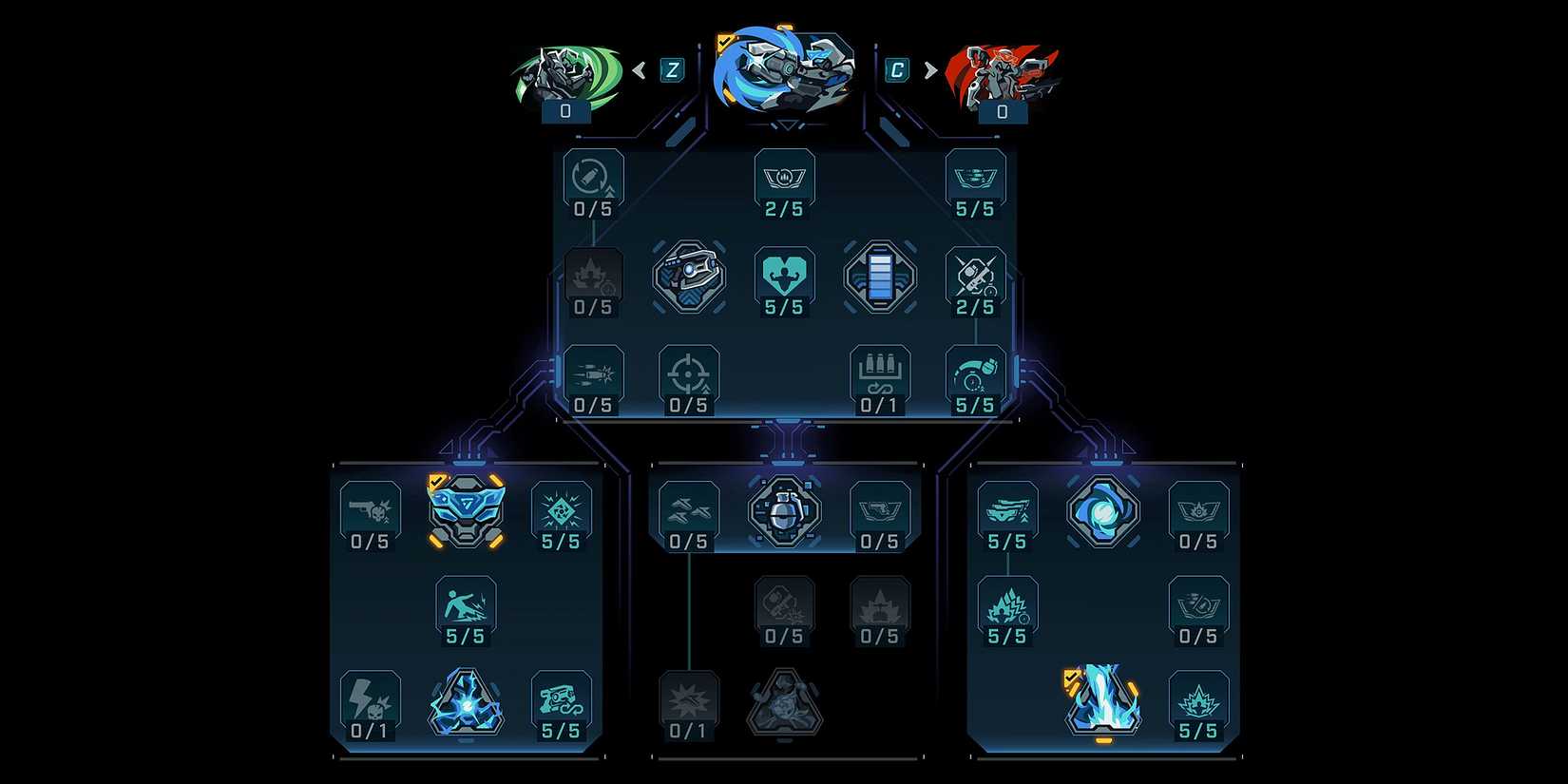Select the battery energy capacity skill
This screenshot has width=1568, height=784.
coord(880,276)
